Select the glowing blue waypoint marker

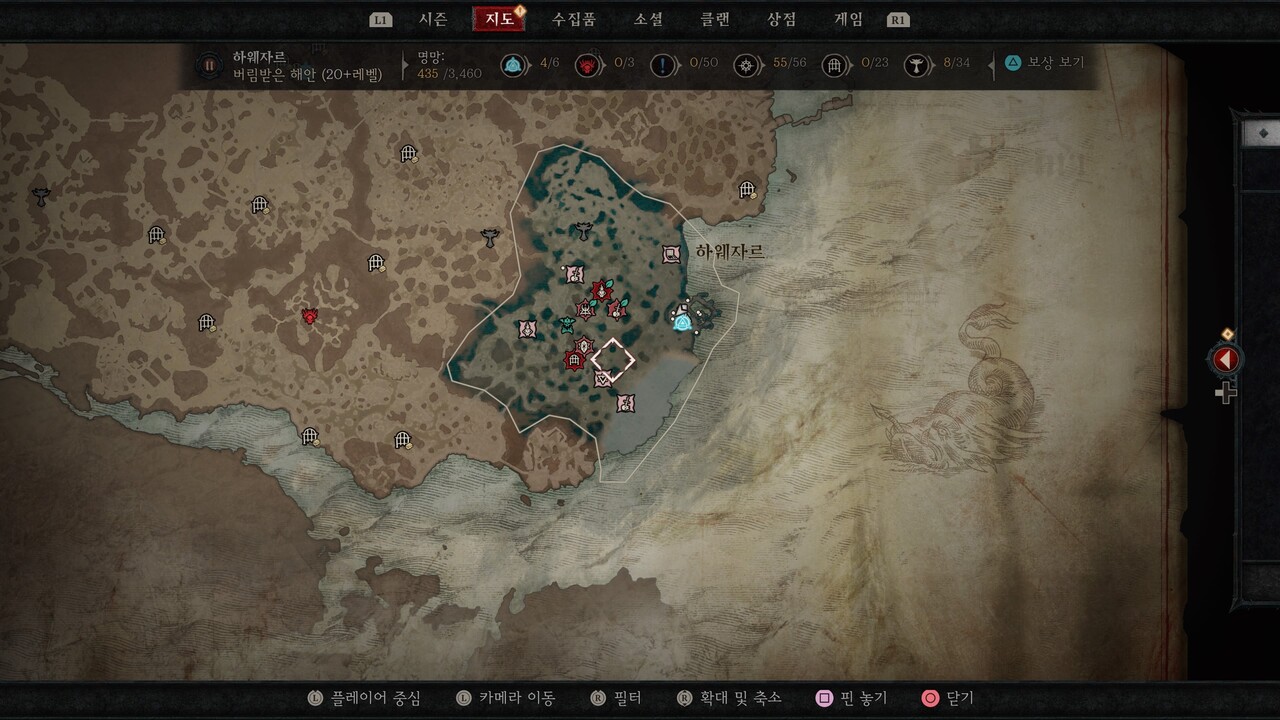(683, 321)
